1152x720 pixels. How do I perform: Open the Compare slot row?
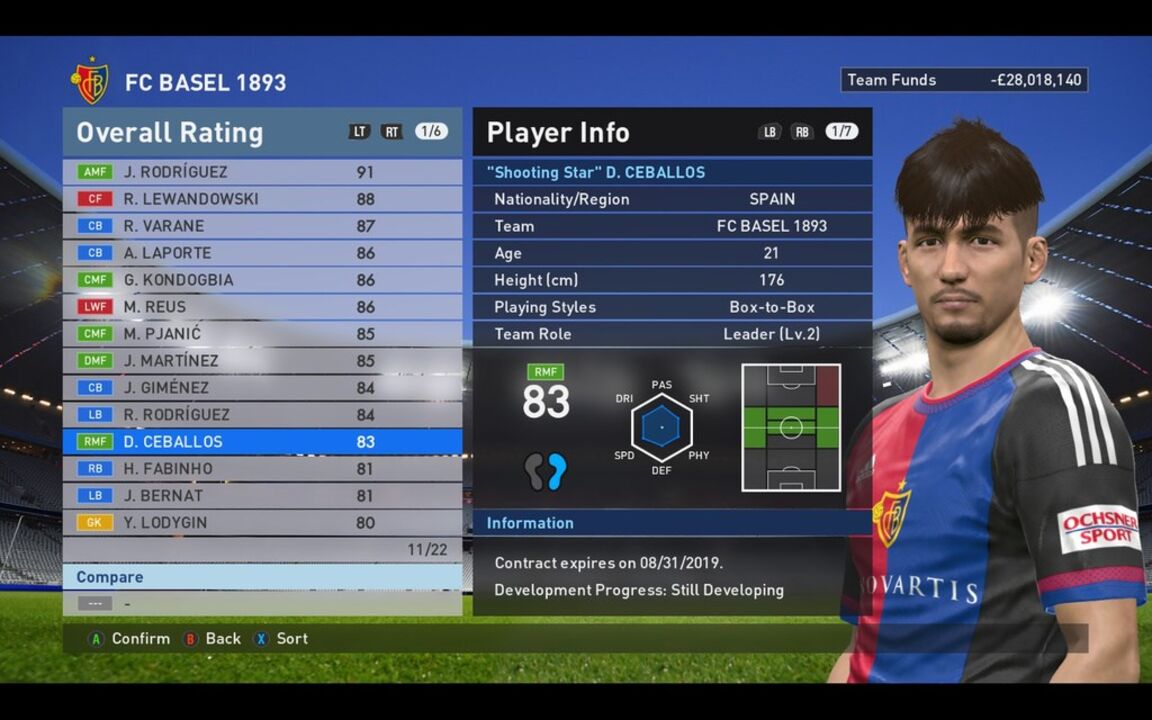(x=262, y=603)
